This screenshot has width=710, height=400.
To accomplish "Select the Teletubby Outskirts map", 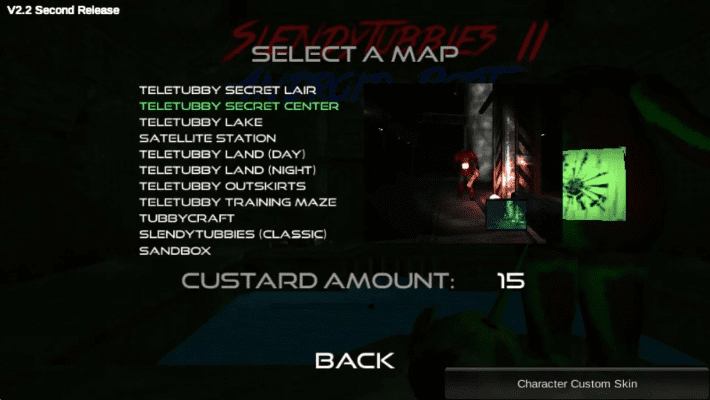I will point(222,186).
